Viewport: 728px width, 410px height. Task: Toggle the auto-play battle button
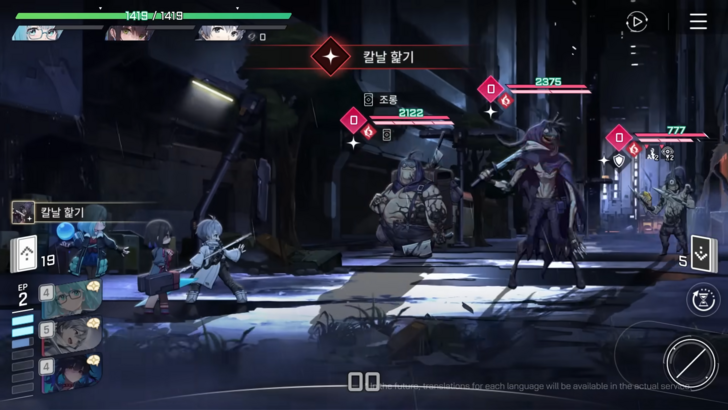tap(637, 22)
